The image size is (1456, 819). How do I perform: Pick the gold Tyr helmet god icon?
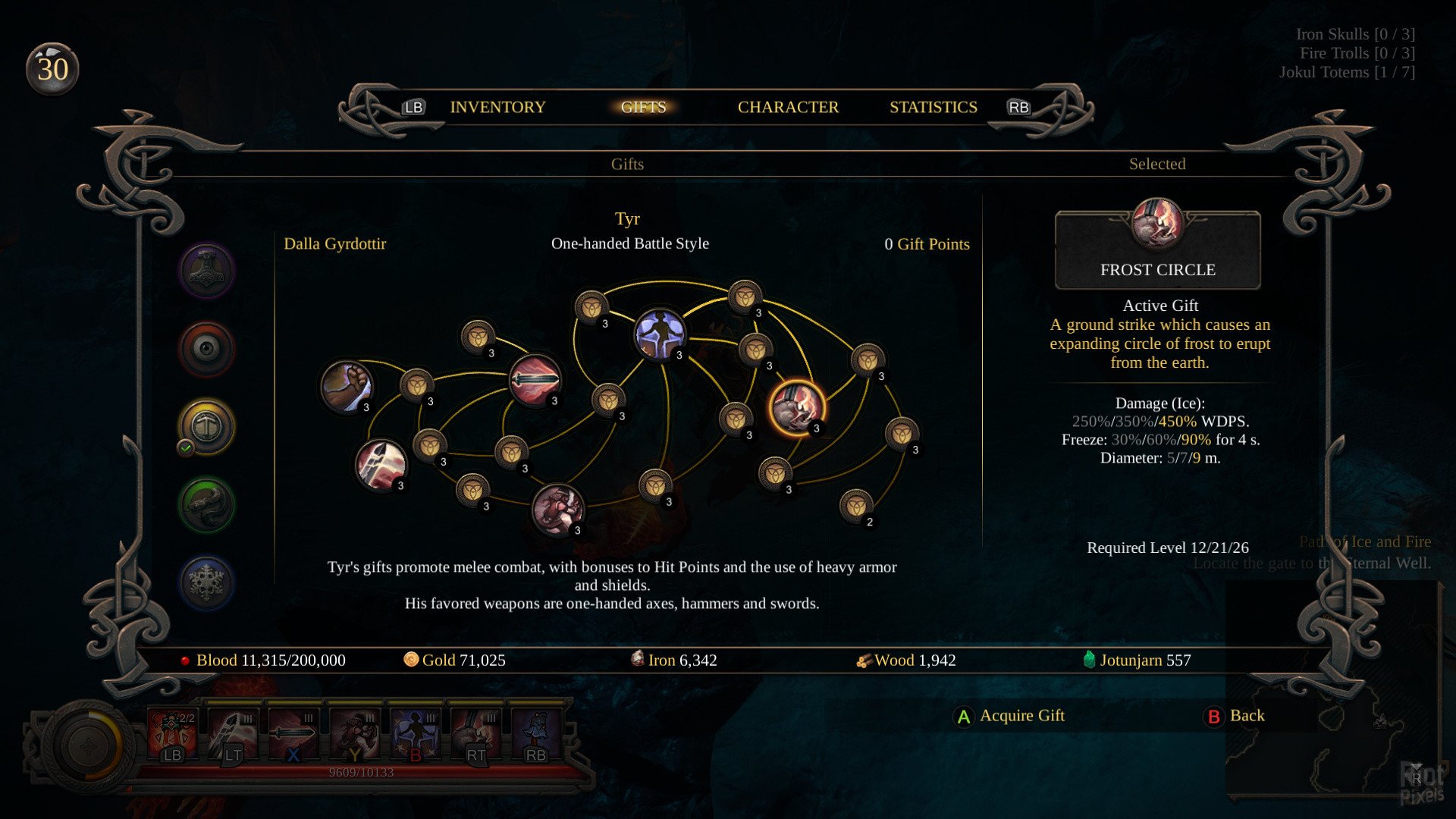tap(206, 426)
